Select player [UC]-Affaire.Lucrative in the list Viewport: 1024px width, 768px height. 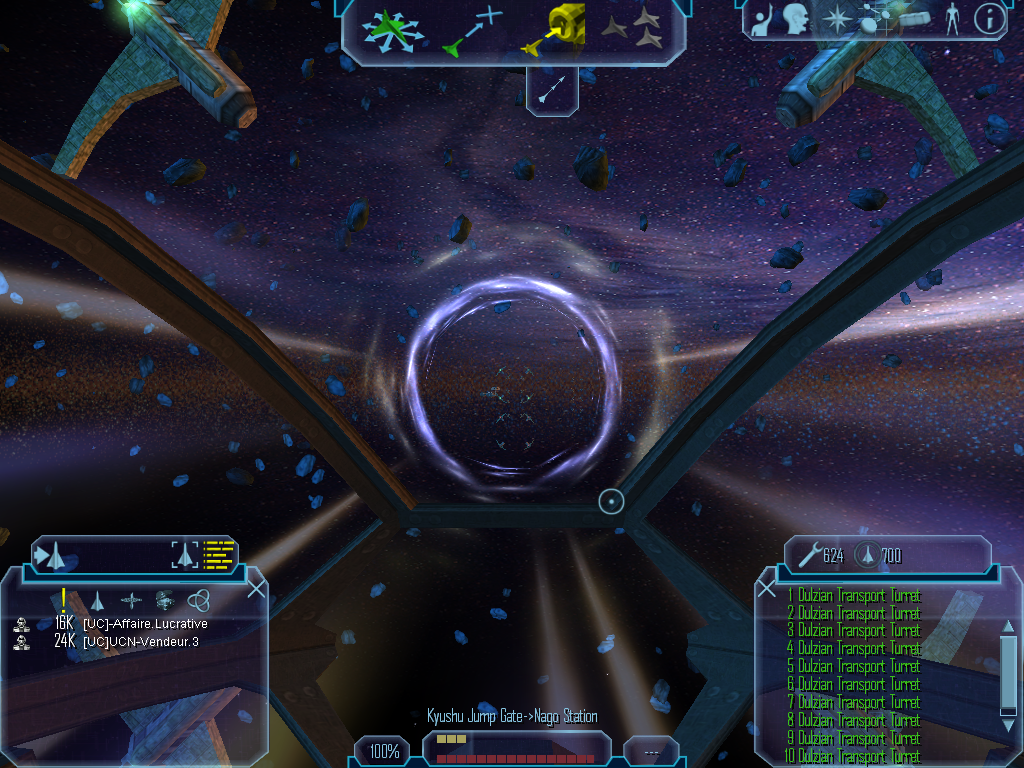point(145,623)
